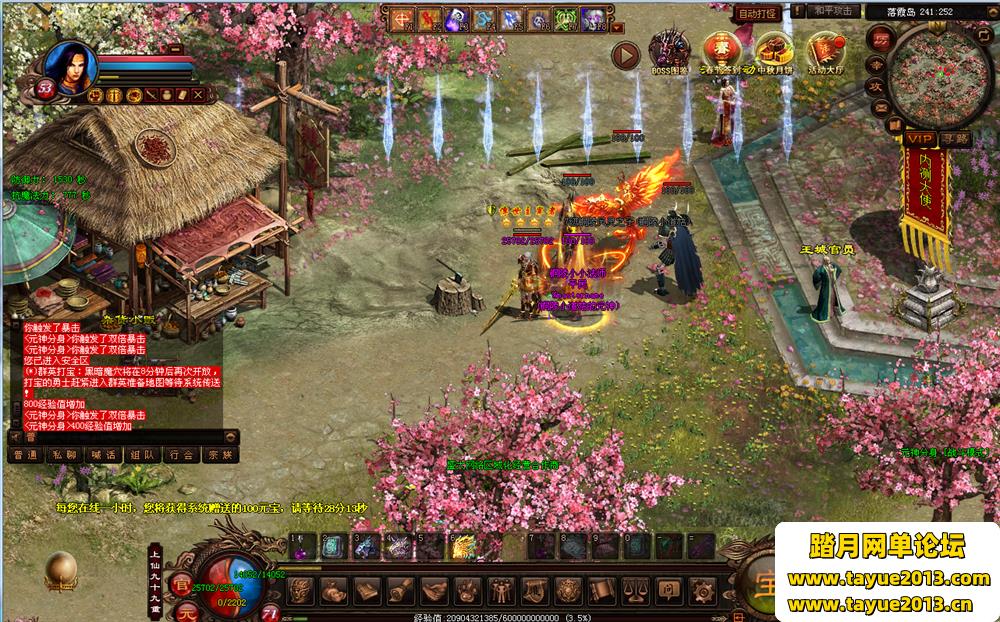The width and height of the screenshot is (1000, 622).
Task: Open the 行会 guild chat tab
Action: coord(180,454)
